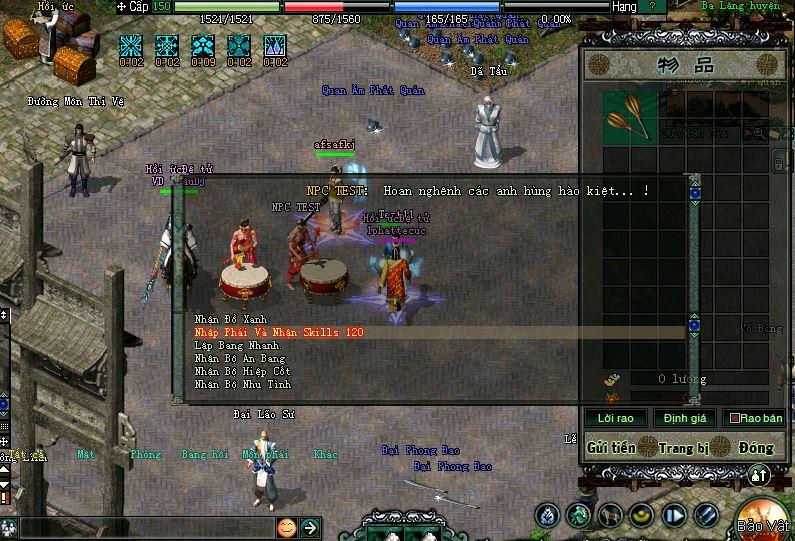
Task: Select Nhập Phái Và Nhận Skills 120
Action: coord(279,332)
